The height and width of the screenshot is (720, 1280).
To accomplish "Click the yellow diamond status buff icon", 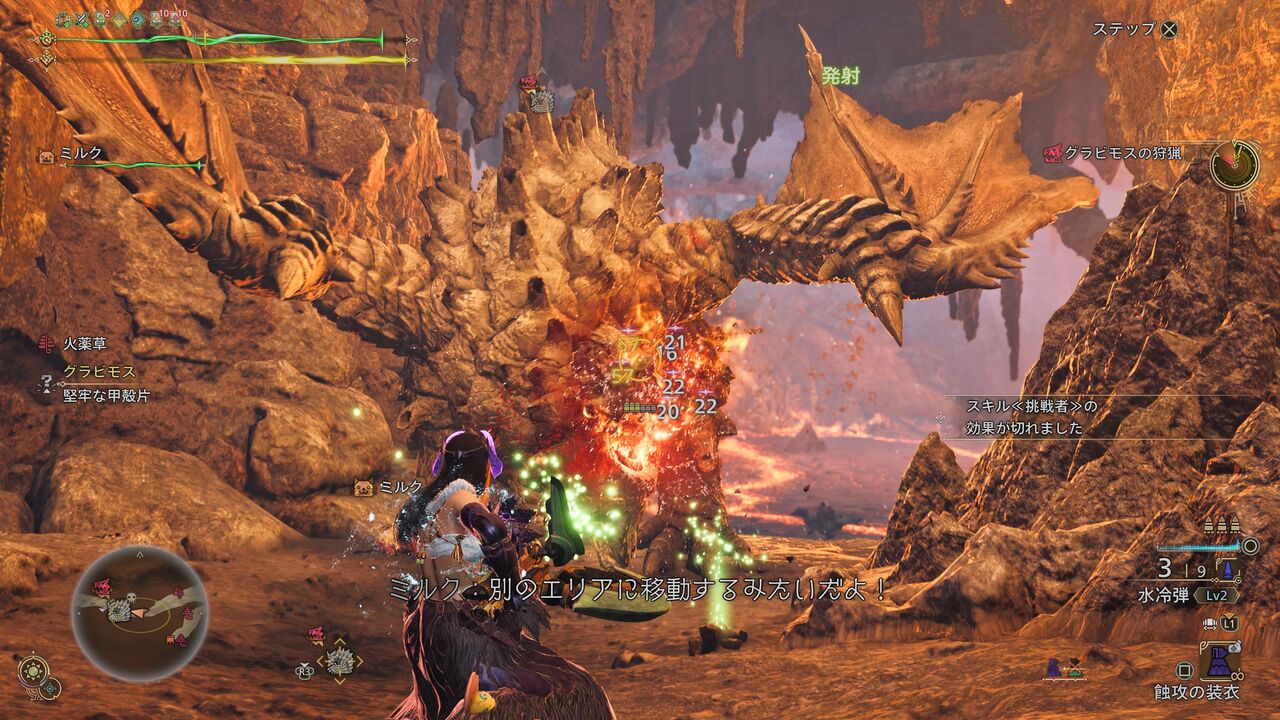I will [x=118, y=19].
